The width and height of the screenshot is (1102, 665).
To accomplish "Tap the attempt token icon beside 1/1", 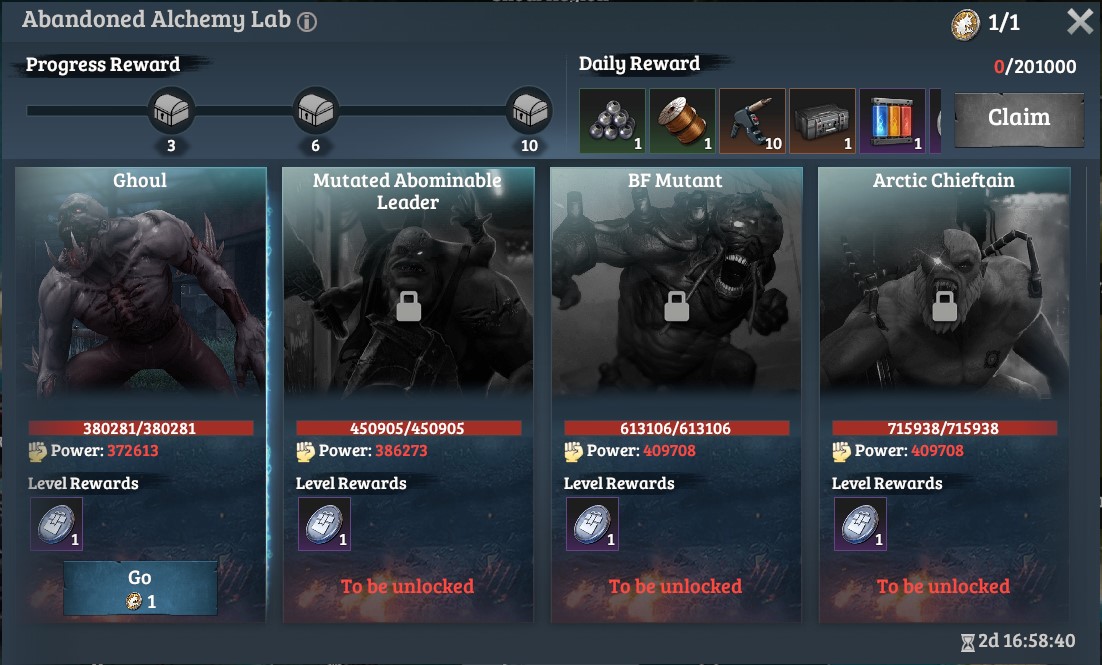I will tap(965, 25).
